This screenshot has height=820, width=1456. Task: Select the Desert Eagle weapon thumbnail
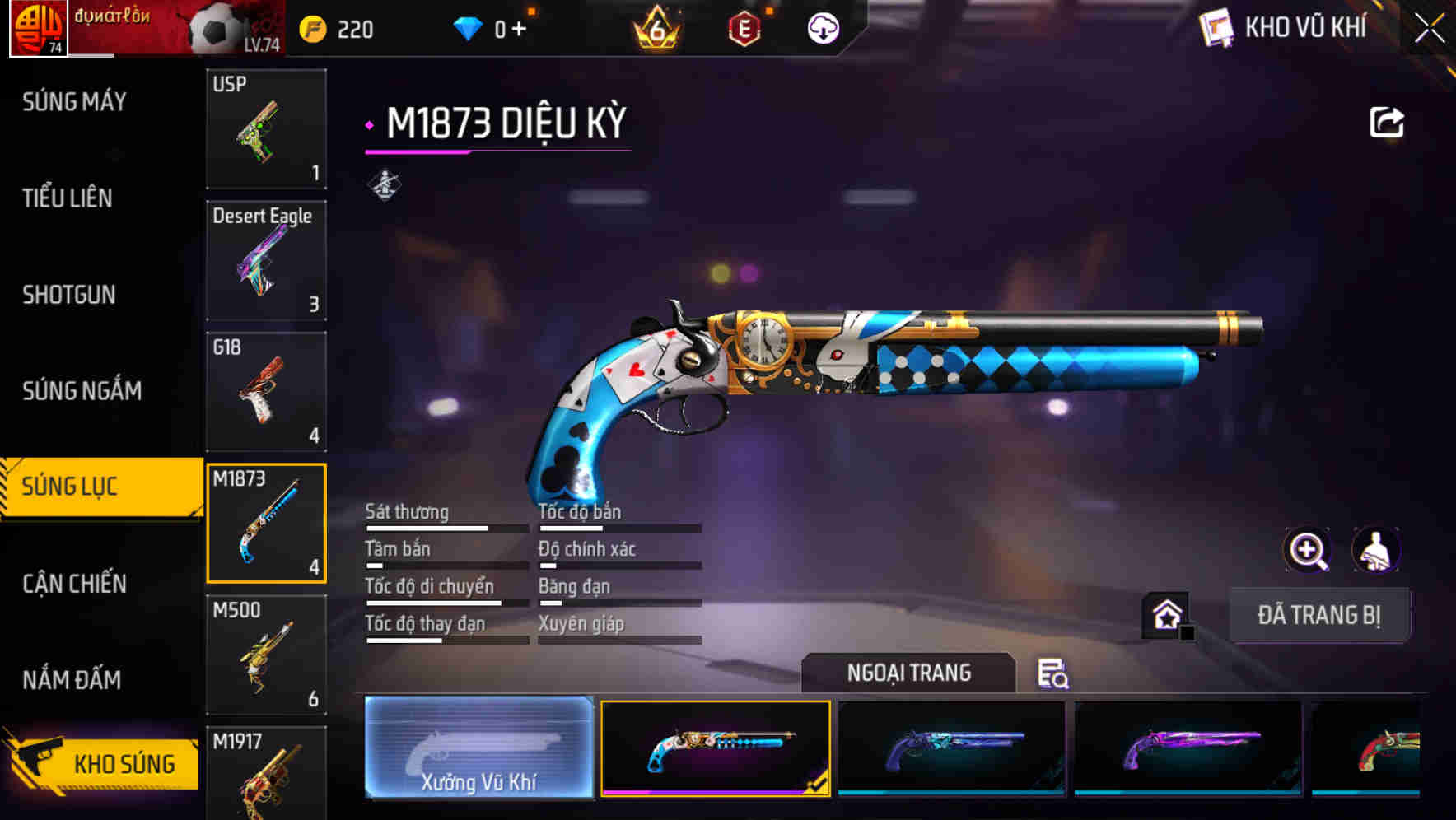click(265, 261)
